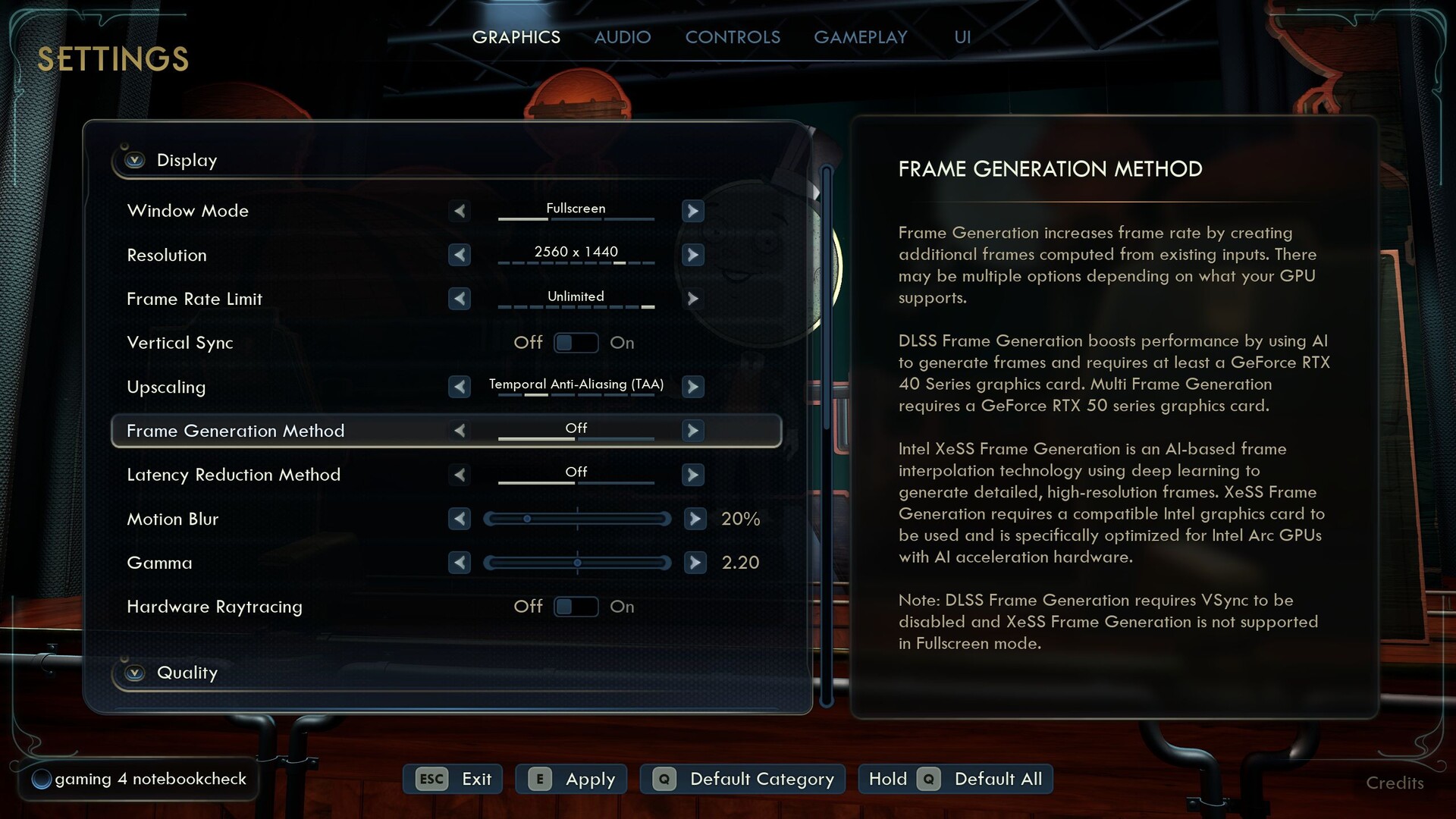Turn on Hardware Raytracing
The height and width of the screenshot is (819, 1456).
click(576, 607)
